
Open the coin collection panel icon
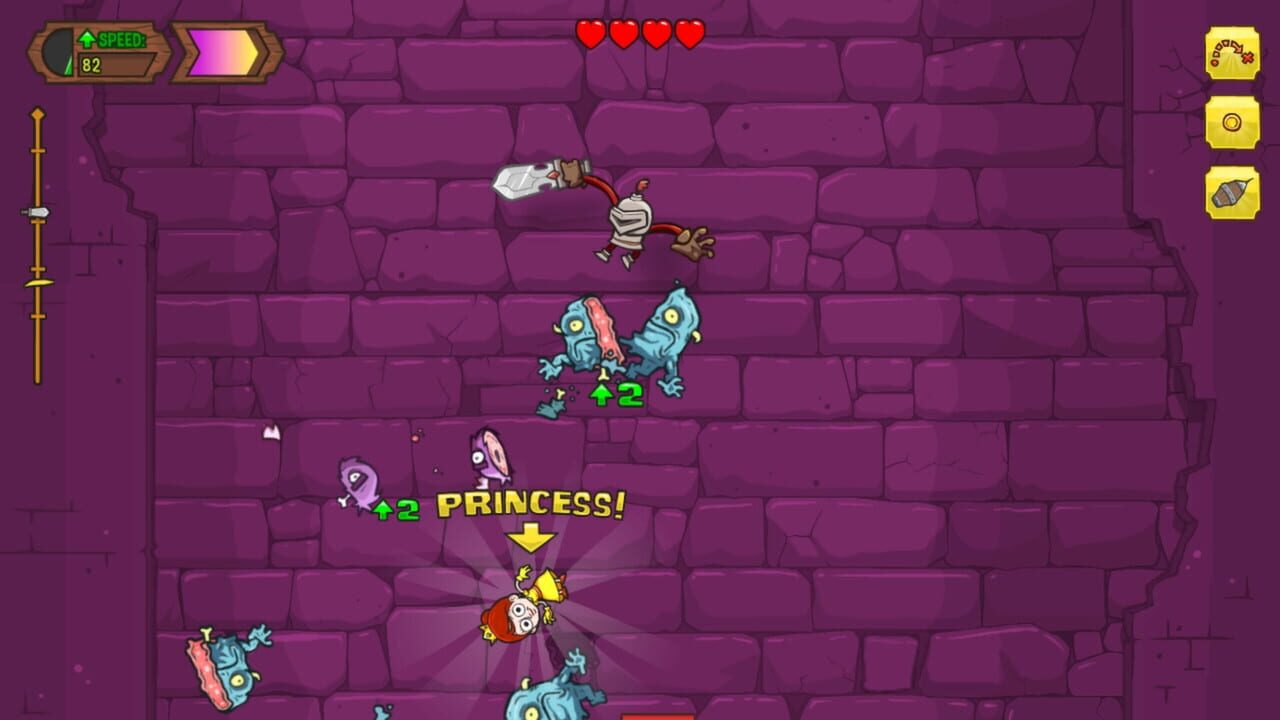coord(1230,120)
